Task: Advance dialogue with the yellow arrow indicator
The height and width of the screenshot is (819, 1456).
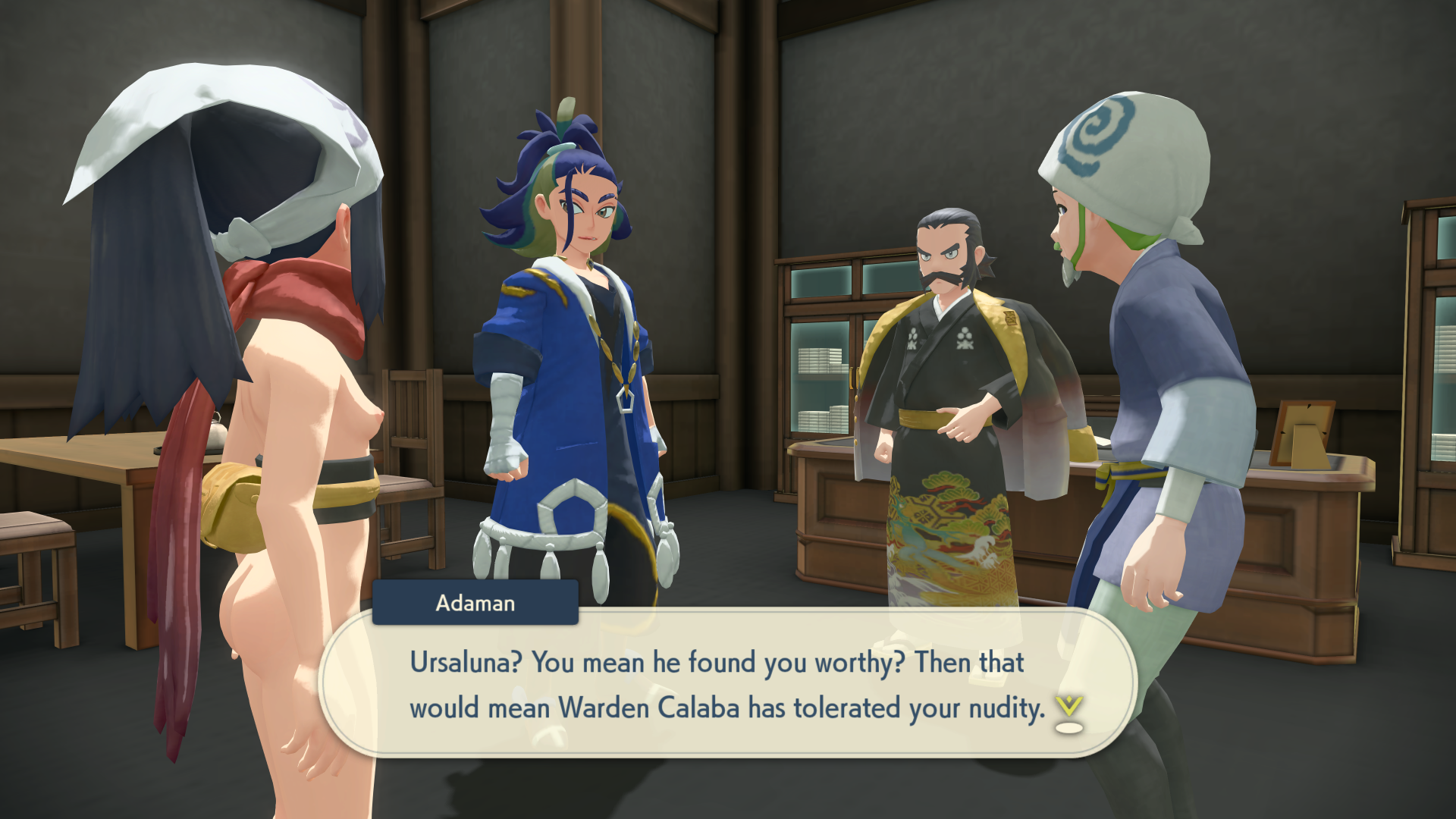Action: coord(1068,713)
